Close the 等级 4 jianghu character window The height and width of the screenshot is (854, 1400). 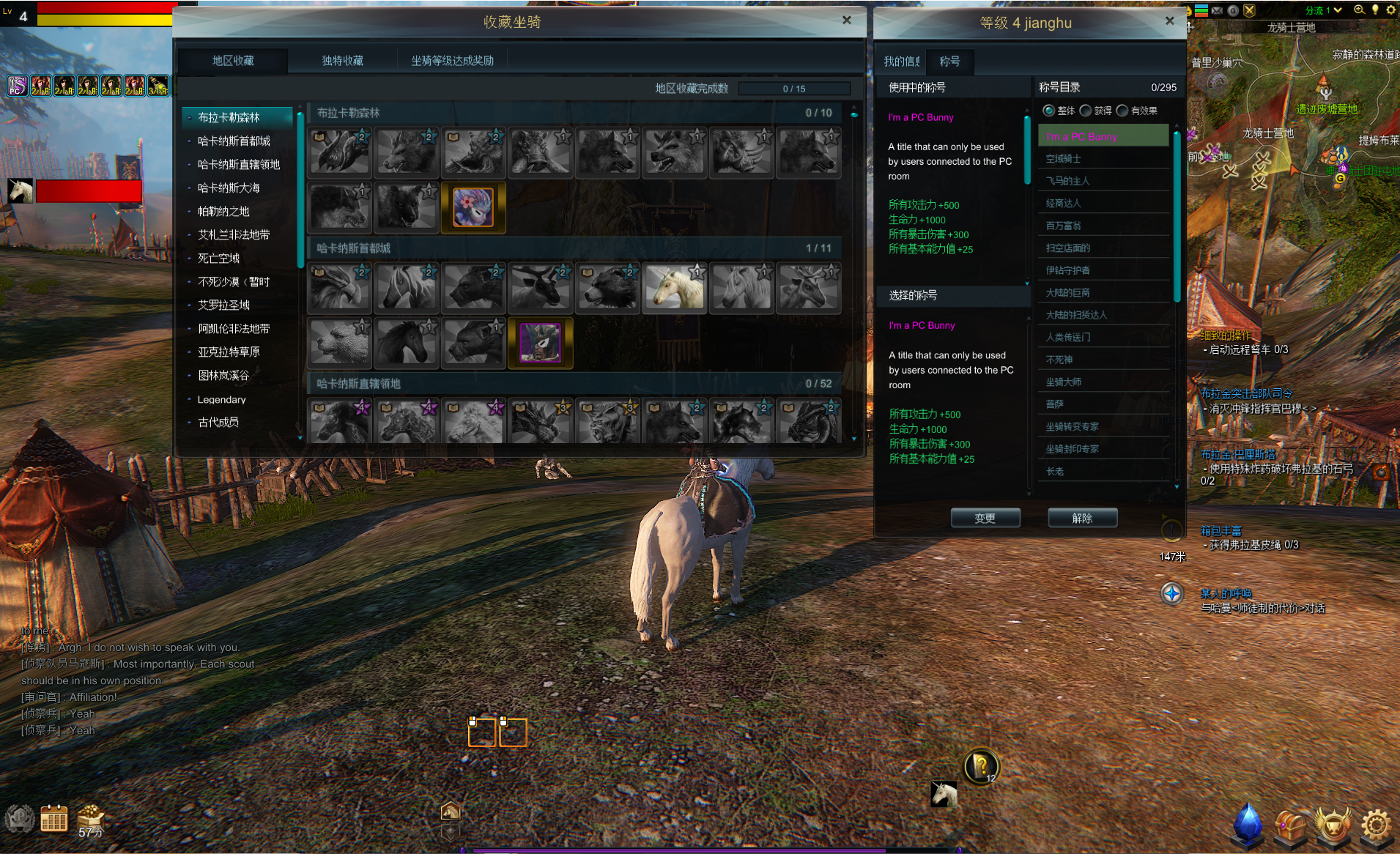1169,21
